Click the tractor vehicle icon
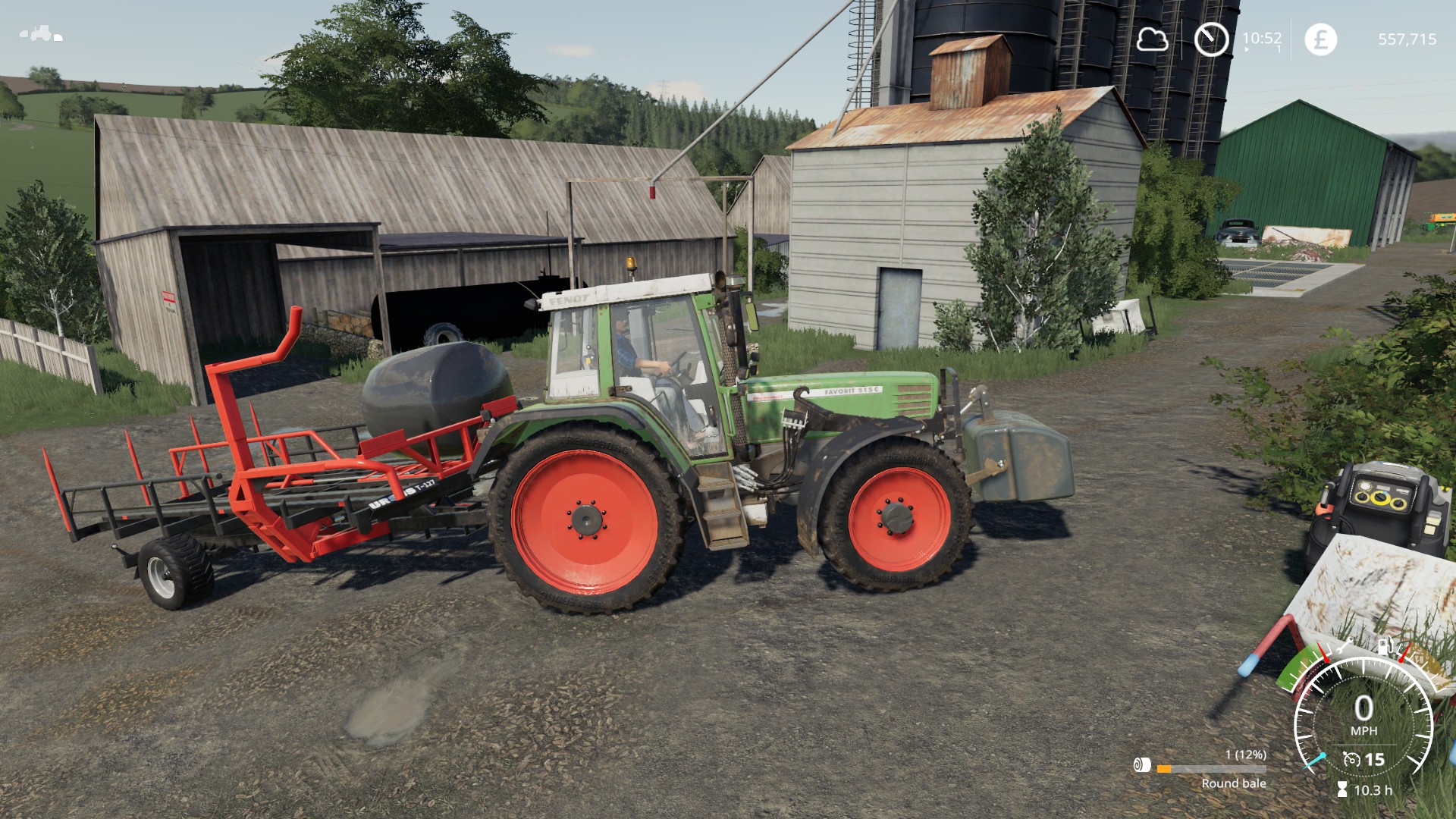This screenshot has width=1456, height=819. click(x=40, y=34)
